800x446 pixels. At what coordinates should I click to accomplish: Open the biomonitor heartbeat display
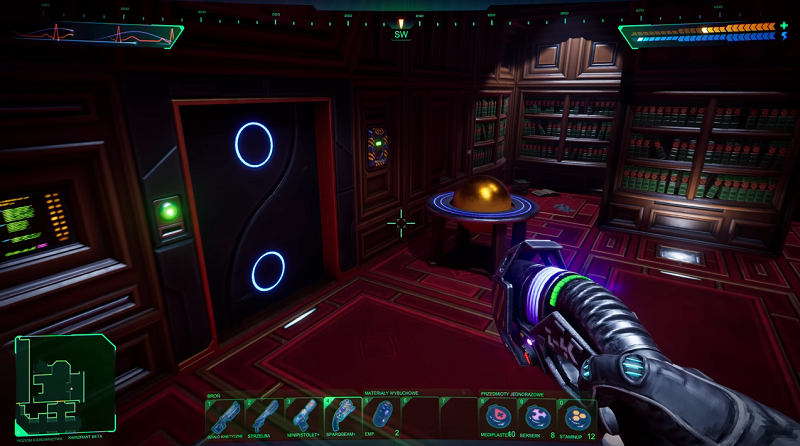(98, 34)
